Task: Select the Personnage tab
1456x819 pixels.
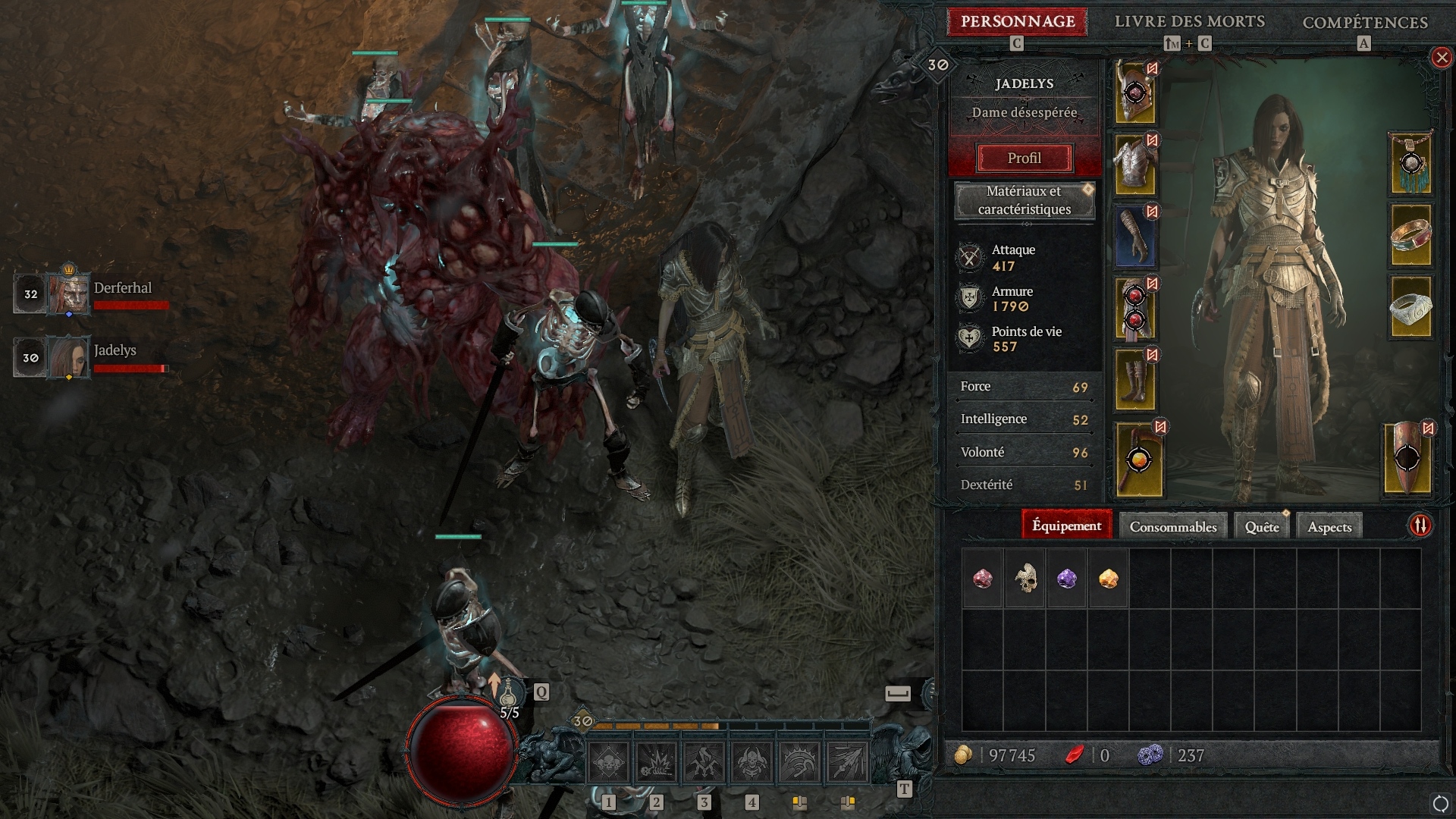Action: (x=1017, y=22)
